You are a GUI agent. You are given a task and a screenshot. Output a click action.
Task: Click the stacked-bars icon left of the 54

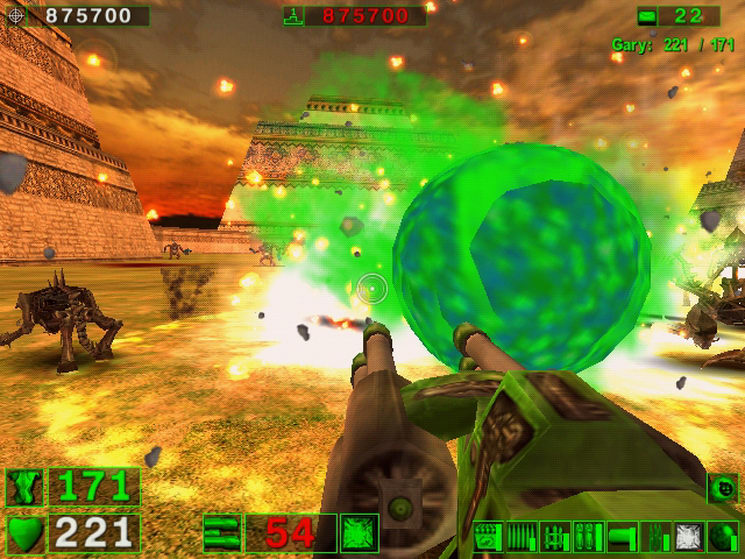point(220,532)
